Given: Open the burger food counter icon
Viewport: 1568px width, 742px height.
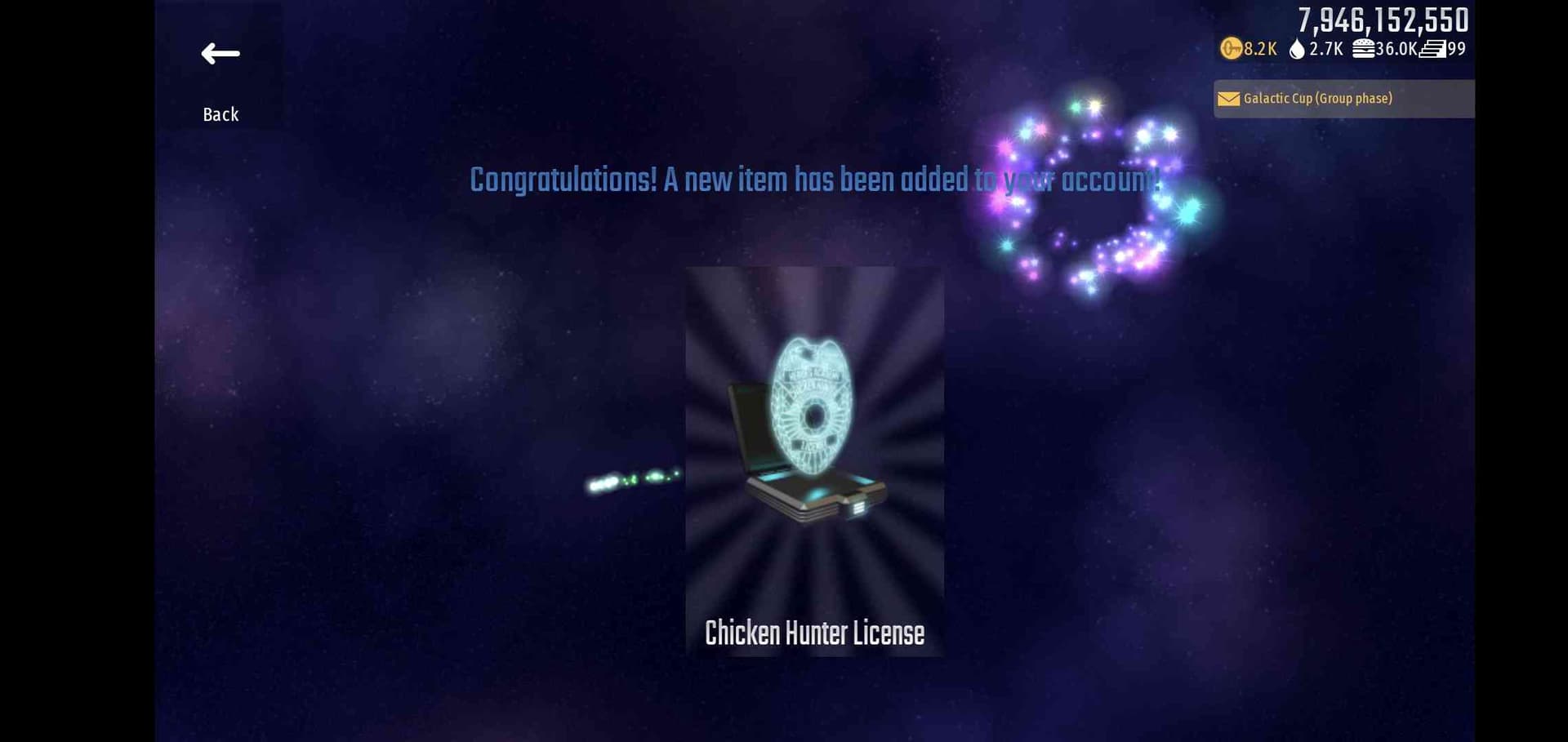Looking at the screenshot, I should [x=1362, y=49].
